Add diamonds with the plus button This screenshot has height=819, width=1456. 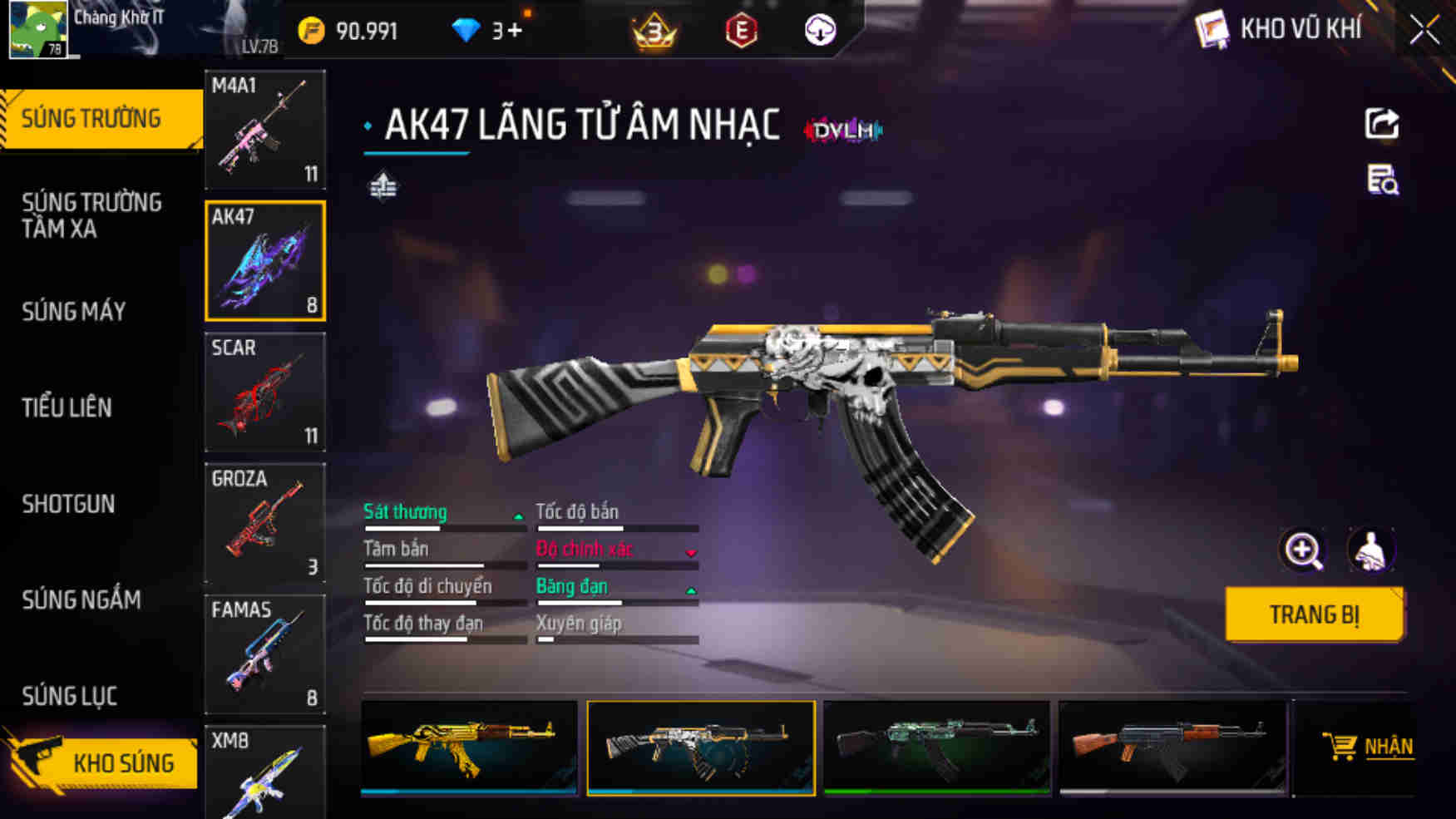point(514,31)
